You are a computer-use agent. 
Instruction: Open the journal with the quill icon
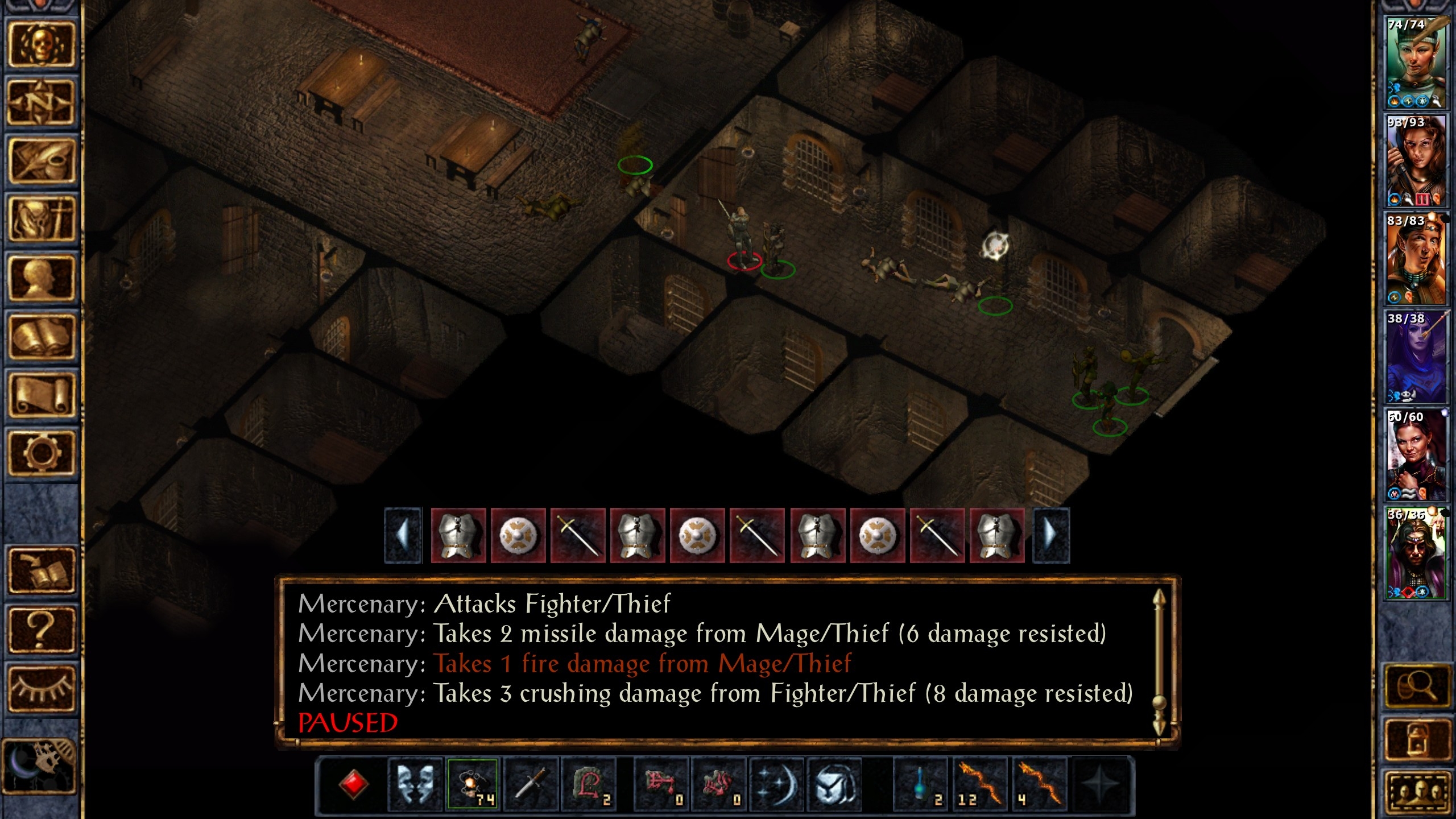click(x=41, y=162)
